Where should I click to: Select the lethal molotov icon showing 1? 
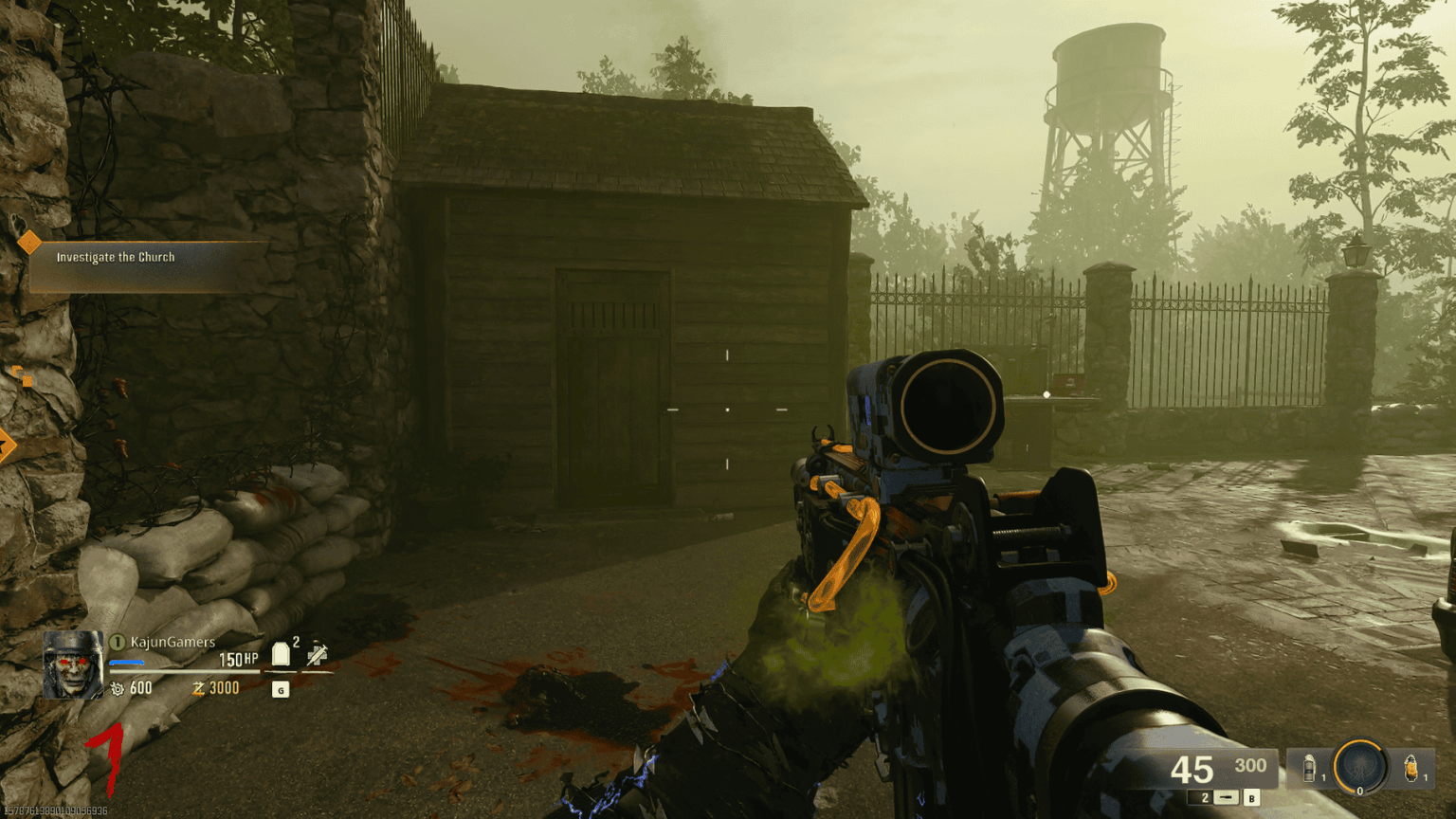[x=1411, y=768]
